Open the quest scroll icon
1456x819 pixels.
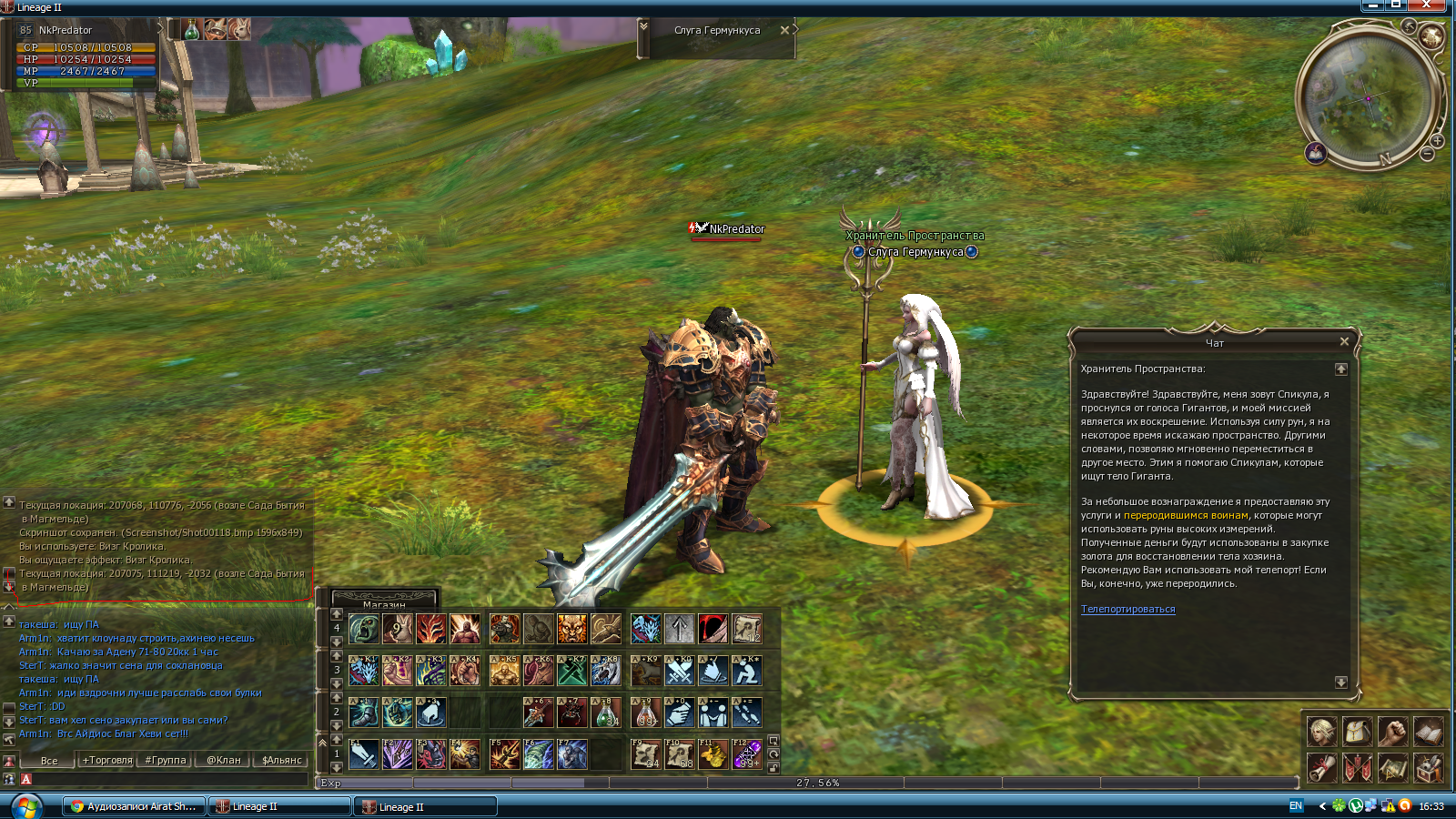[1321, 767]
